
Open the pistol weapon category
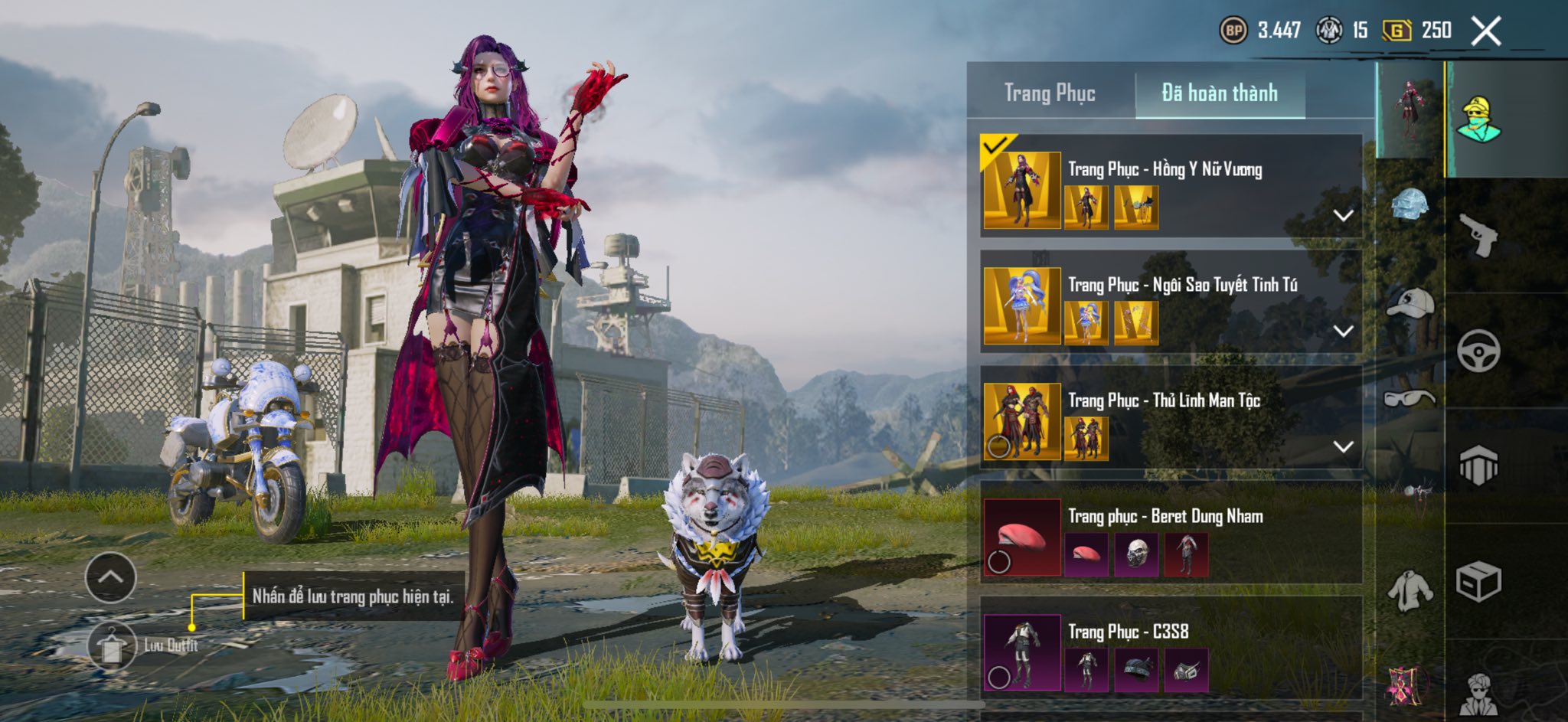click(1478, 234)
